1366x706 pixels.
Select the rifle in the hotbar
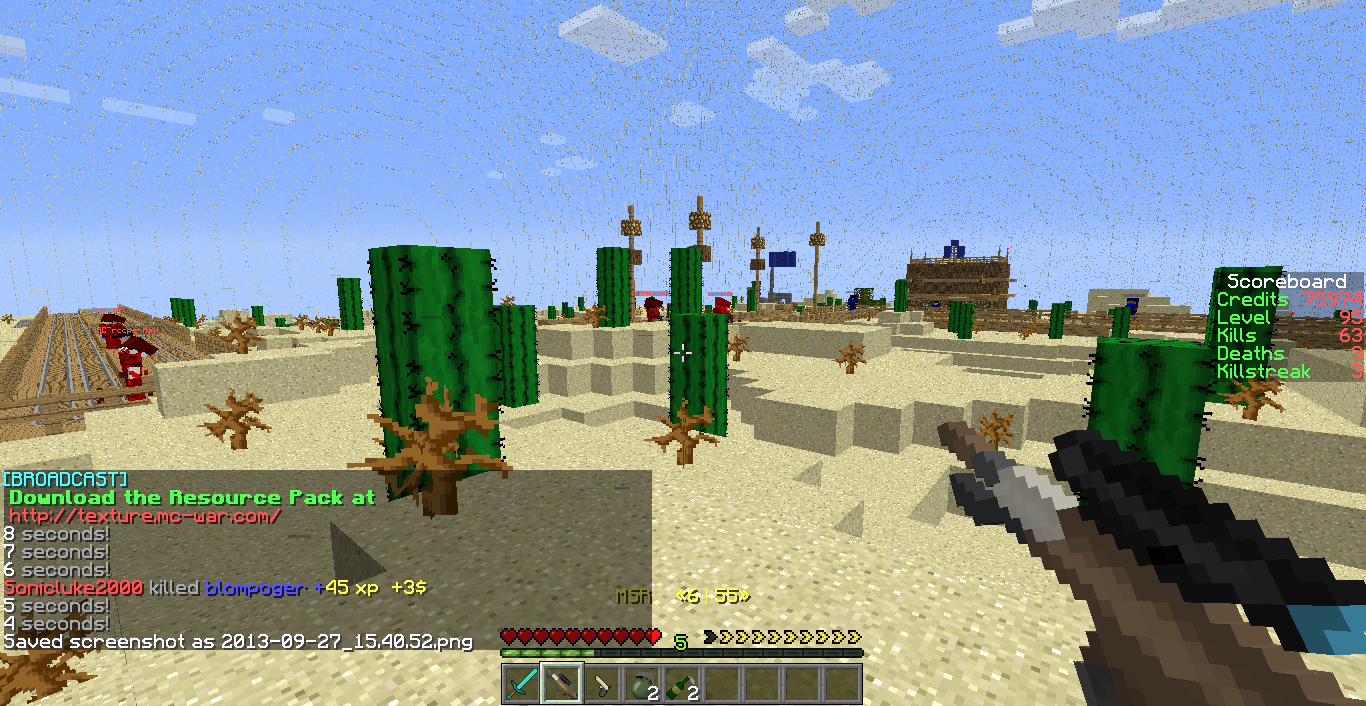562,685
